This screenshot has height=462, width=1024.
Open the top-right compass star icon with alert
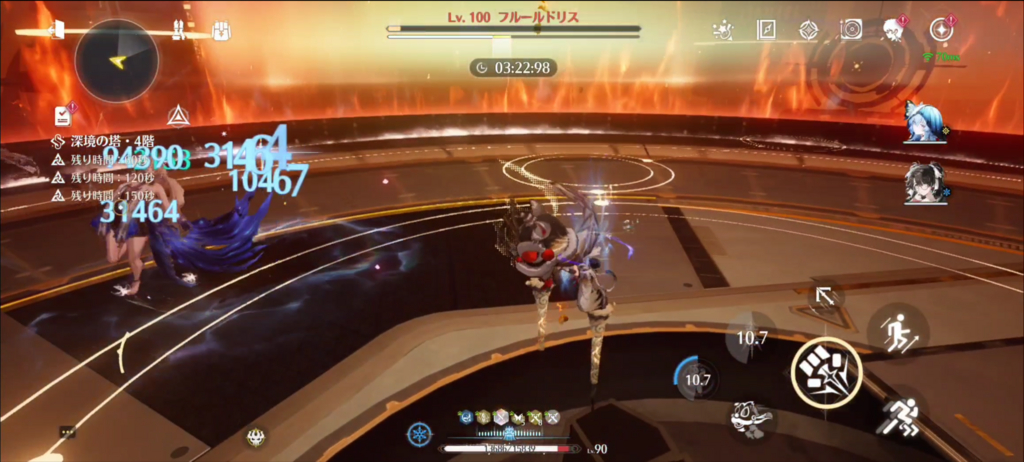click(940, 29)
